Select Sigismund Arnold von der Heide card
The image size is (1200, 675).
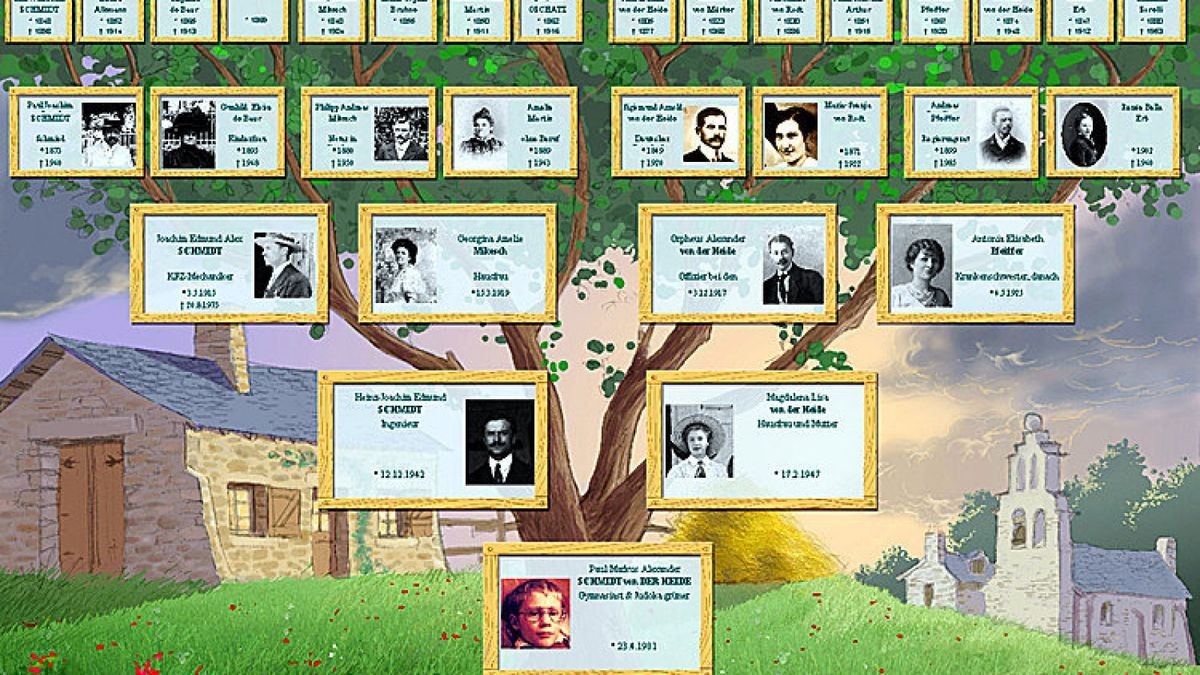coord(678,133)
